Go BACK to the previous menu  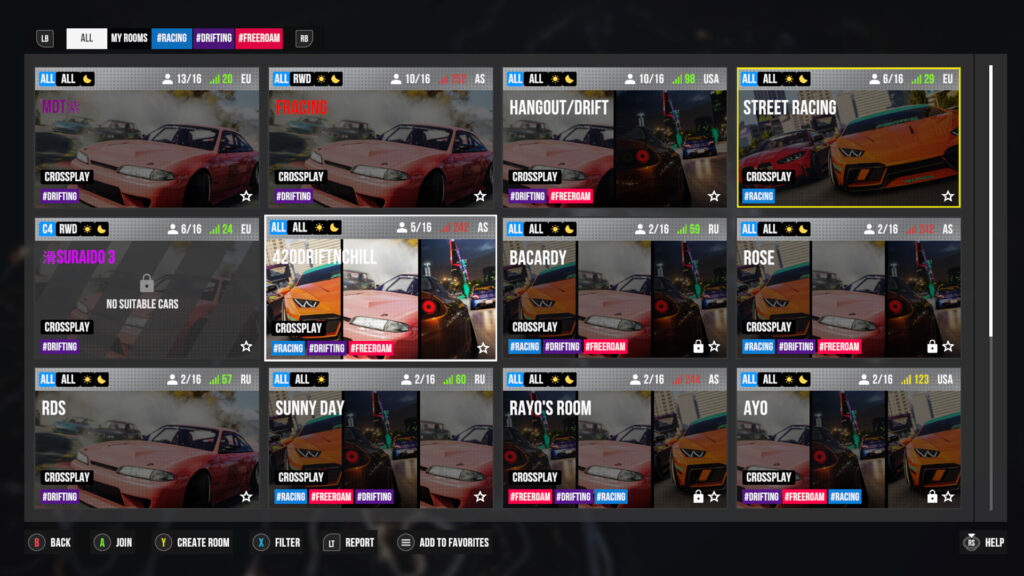(x=50, y=543)
